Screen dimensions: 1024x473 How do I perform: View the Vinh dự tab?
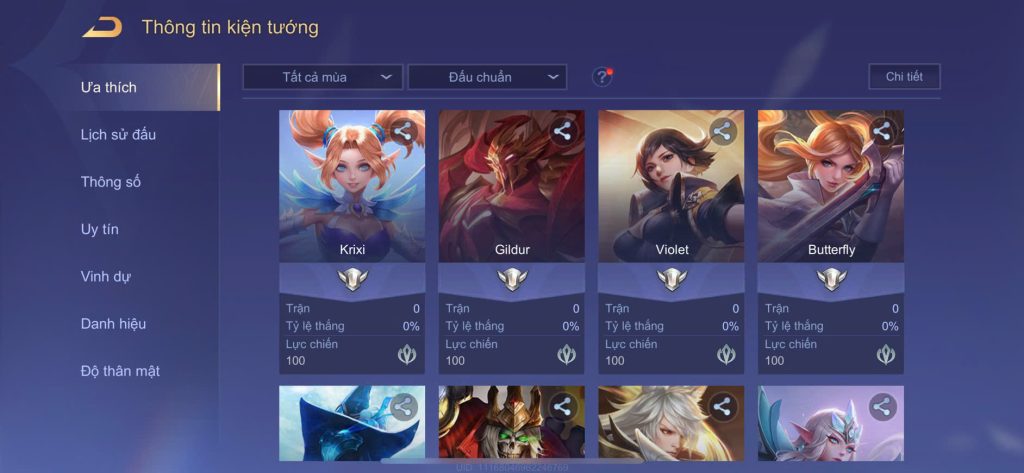106,276
